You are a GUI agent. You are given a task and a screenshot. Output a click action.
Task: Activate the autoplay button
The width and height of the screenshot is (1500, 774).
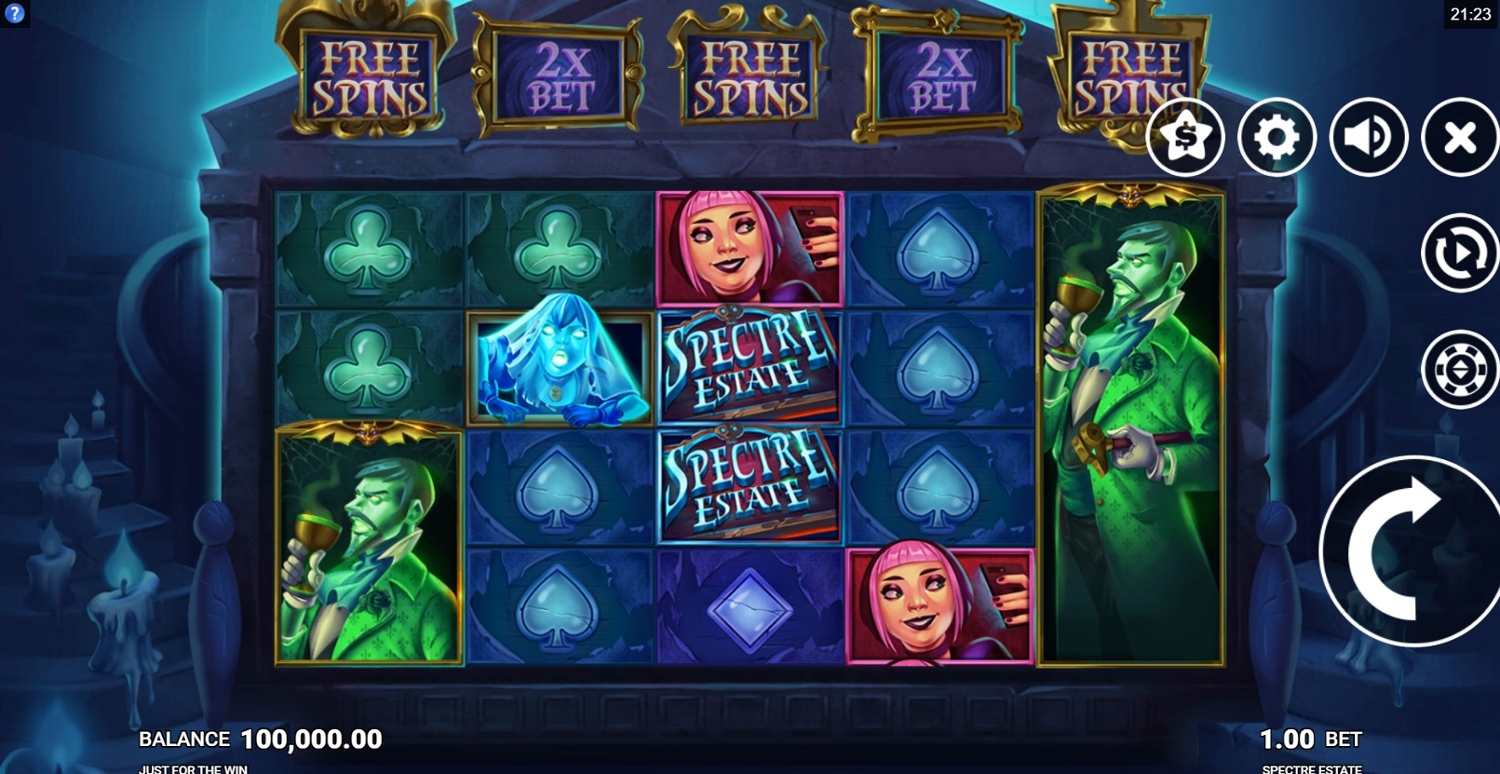[x=1459, y=253]
